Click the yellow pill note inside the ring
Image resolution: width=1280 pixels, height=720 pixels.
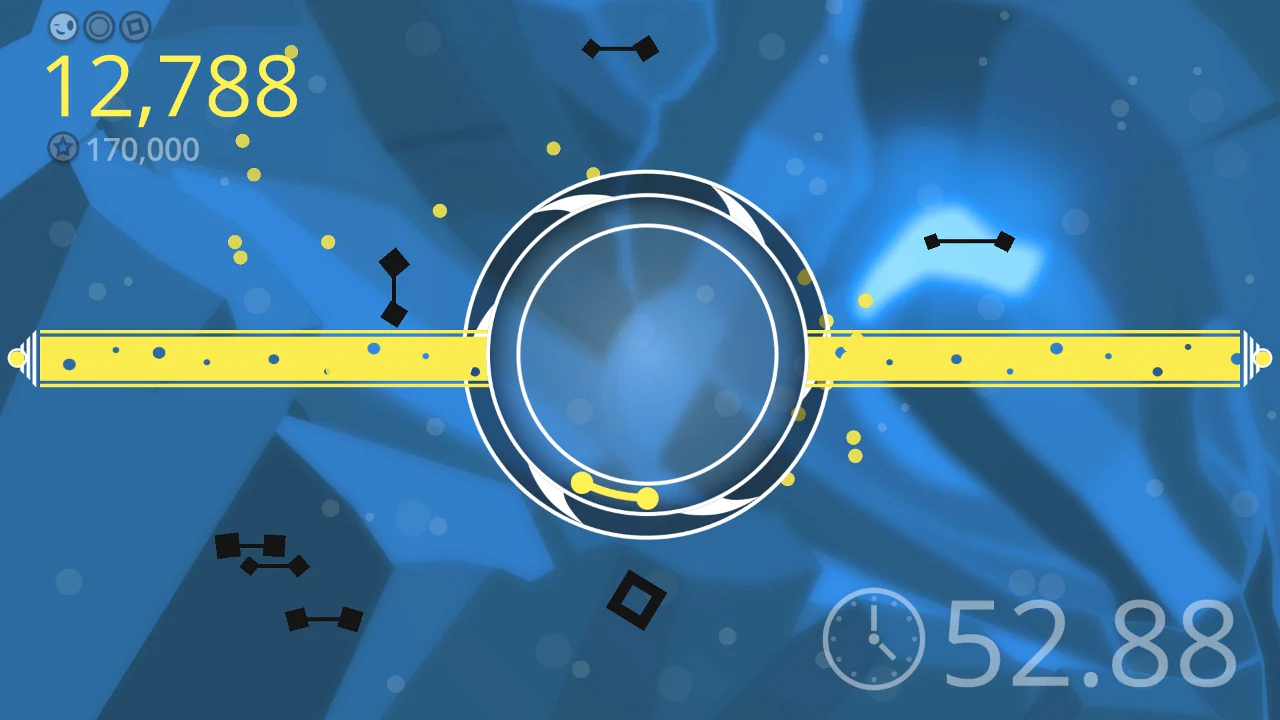[613, 490]
